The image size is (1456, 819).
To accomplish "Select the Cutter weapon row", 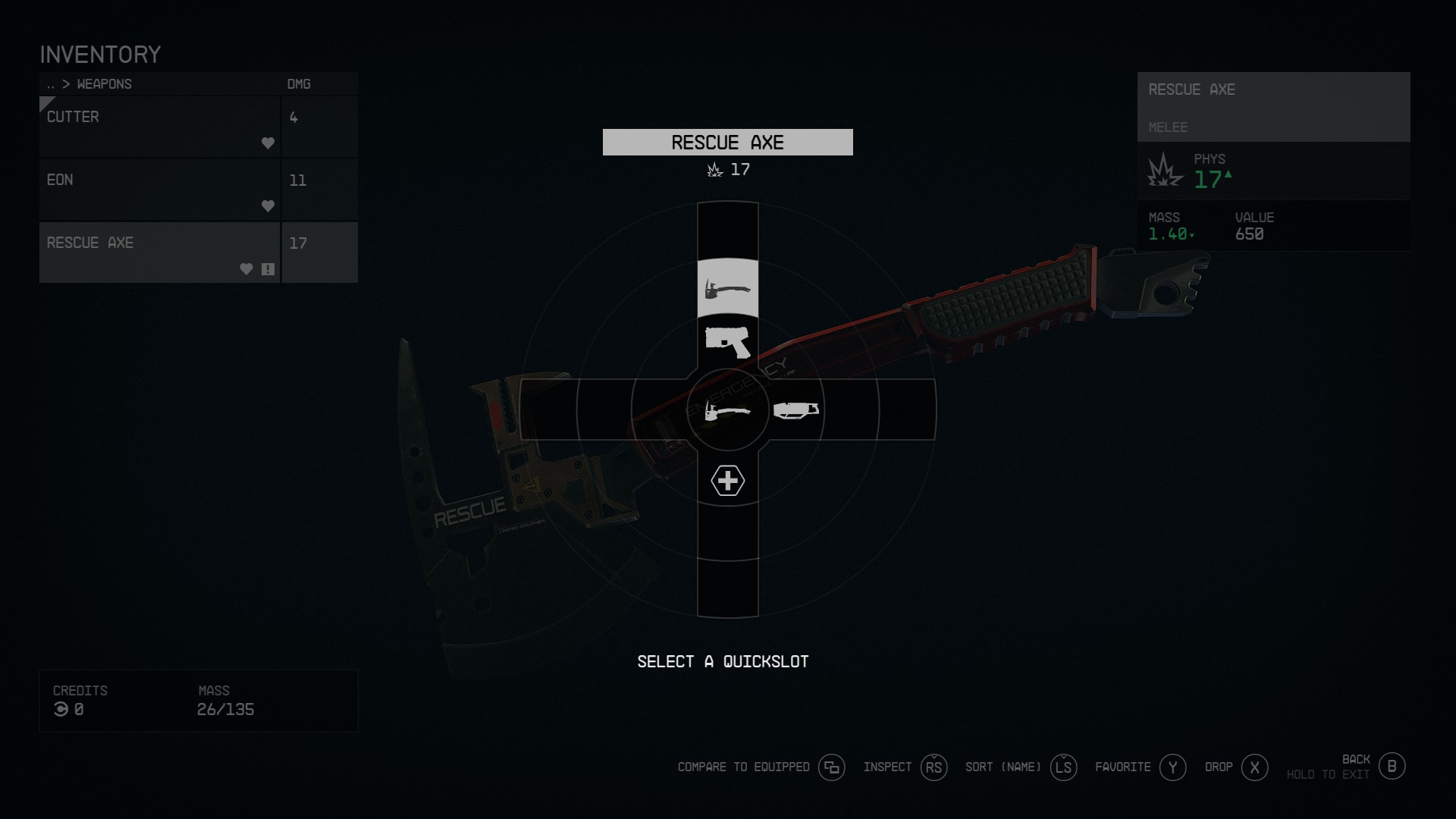I will (159, 127).
